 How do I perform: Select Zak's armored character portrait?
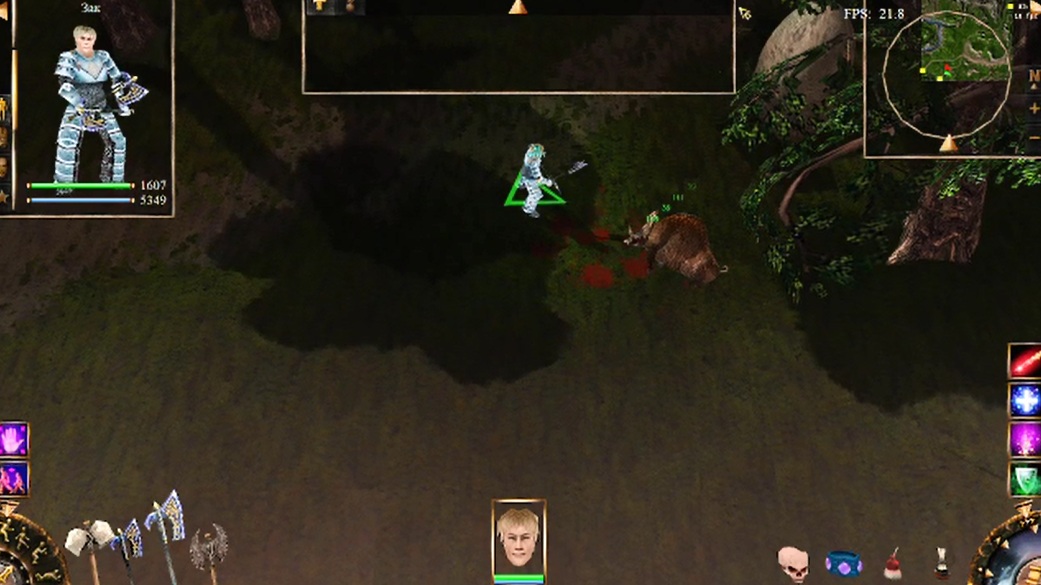coord(95,105)
